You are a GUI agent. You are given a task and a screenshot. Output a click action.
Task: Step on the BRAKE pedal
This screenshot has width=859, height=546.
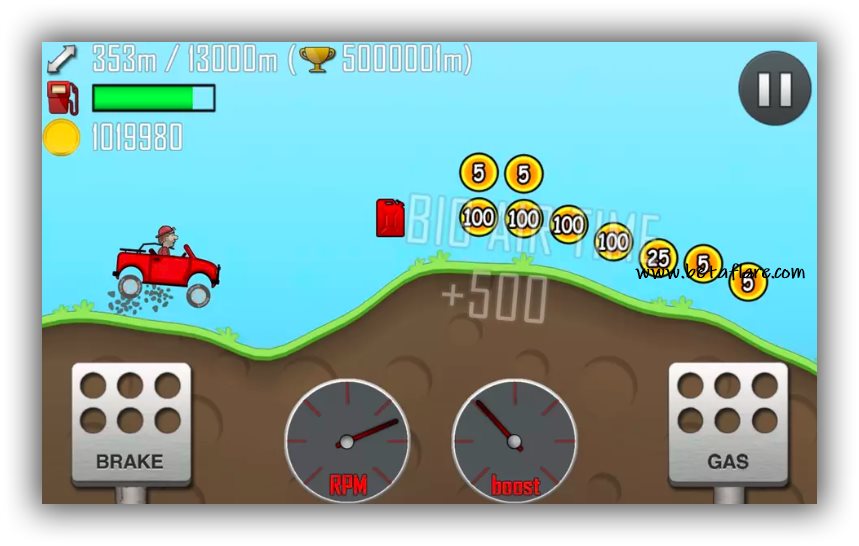pyautogui.click(x=130, y=424)
